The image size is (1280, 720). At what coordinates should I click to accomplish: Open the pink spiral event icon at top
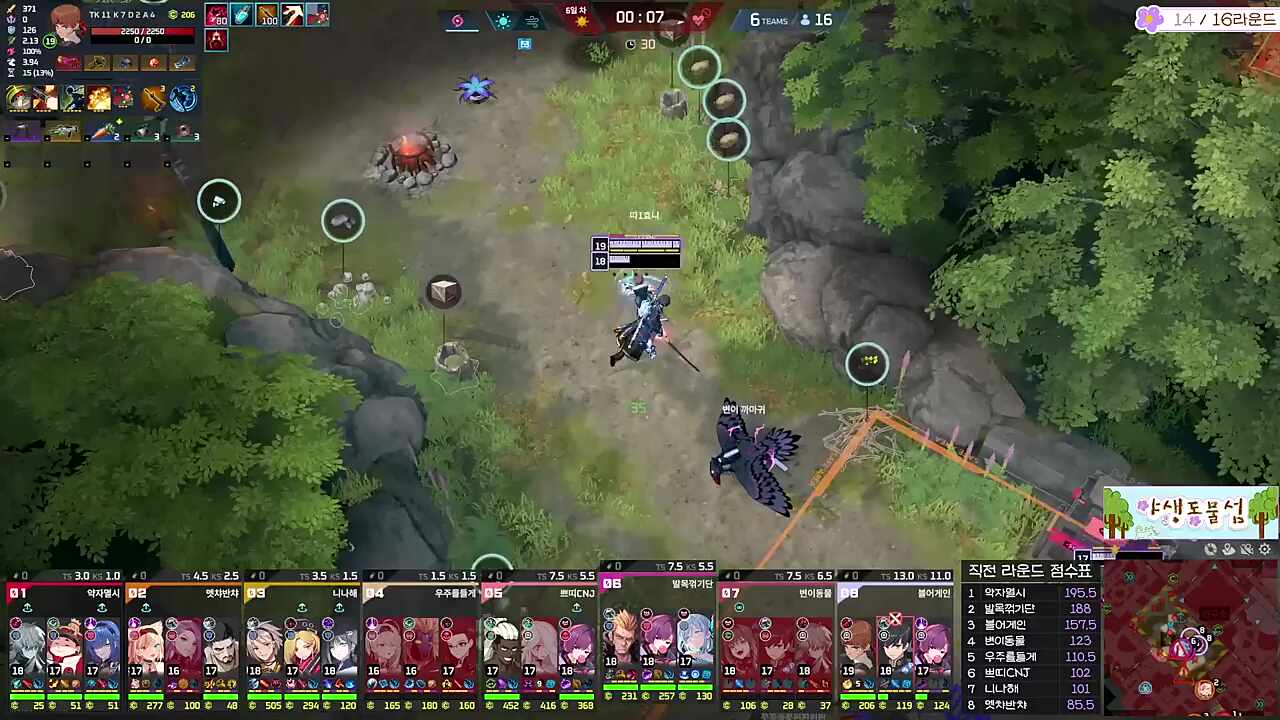pos(457,21)
